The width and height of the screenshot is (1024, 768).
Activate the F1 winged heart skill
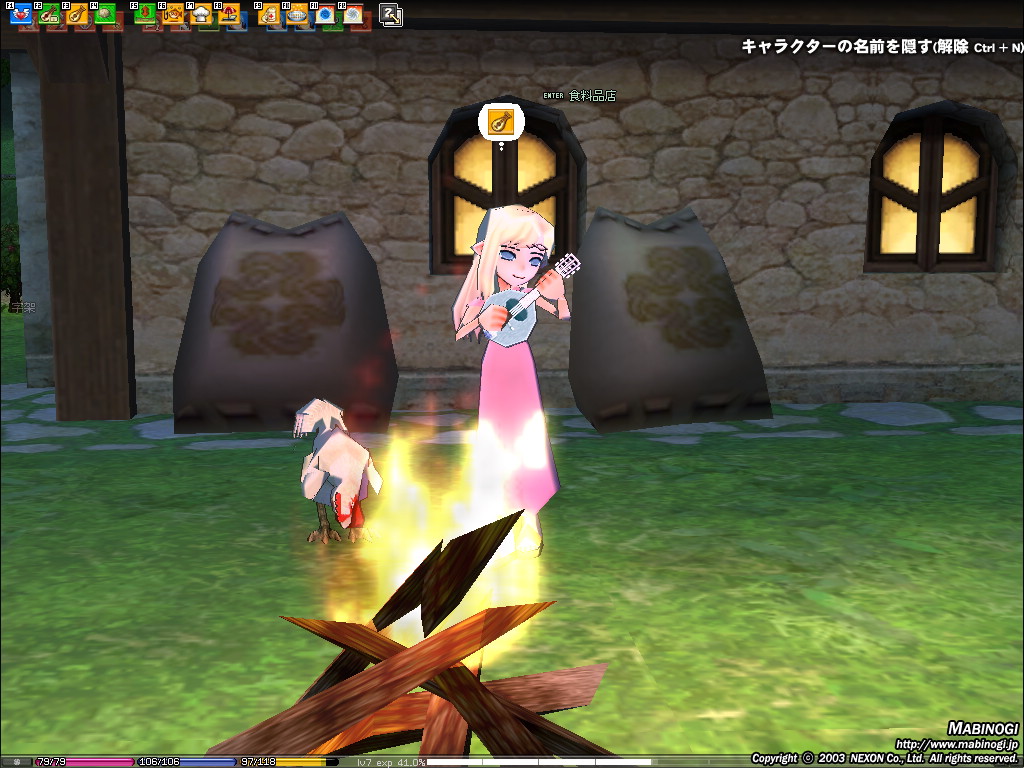coord(21,14)
